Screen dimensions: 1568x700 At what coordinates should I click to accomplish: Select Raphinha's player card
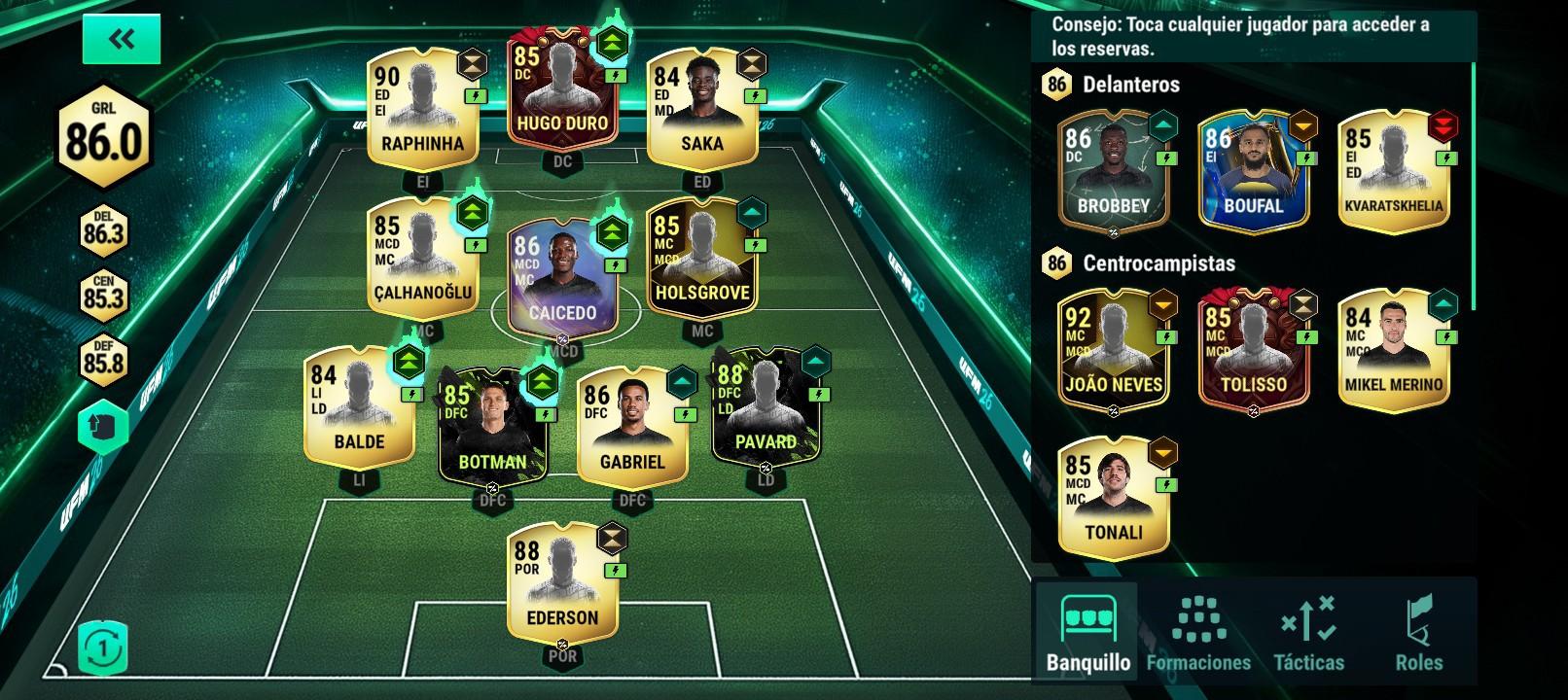coord(422,108)
